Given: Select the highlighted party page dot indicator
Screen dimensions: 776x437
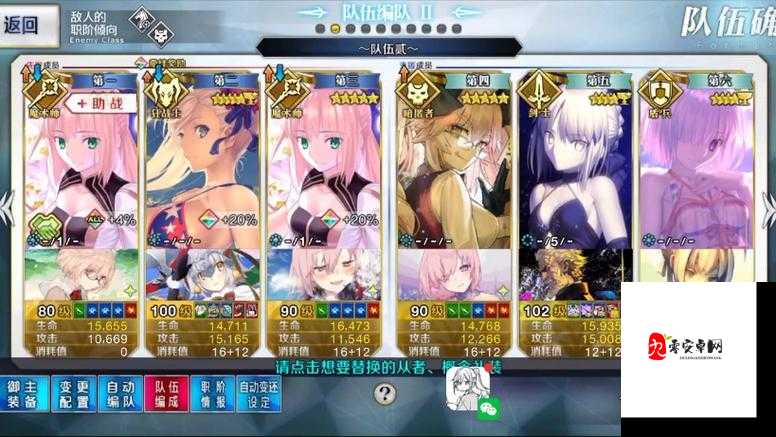Looking at the screenshot, I should click(x=333, y=30).
